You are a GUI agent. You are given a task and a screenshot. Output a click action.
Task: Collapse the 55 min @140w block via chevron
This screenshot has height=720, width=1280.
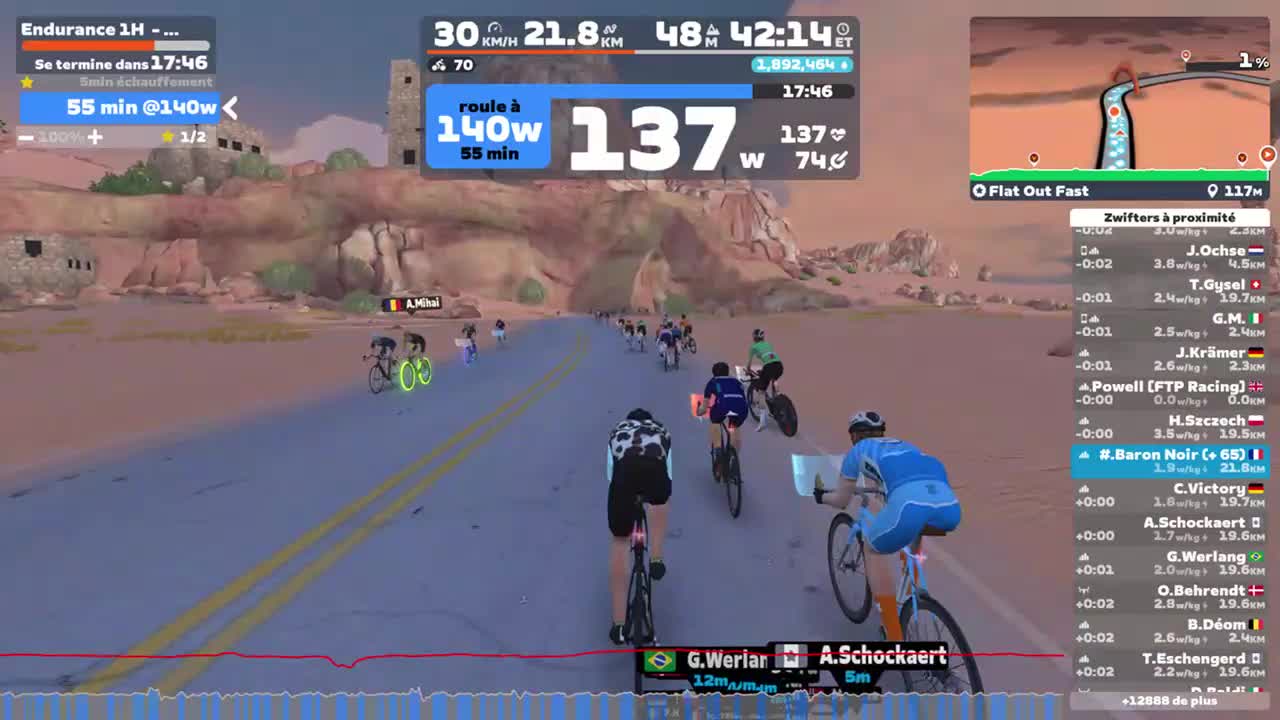click(x=229, y=108)
